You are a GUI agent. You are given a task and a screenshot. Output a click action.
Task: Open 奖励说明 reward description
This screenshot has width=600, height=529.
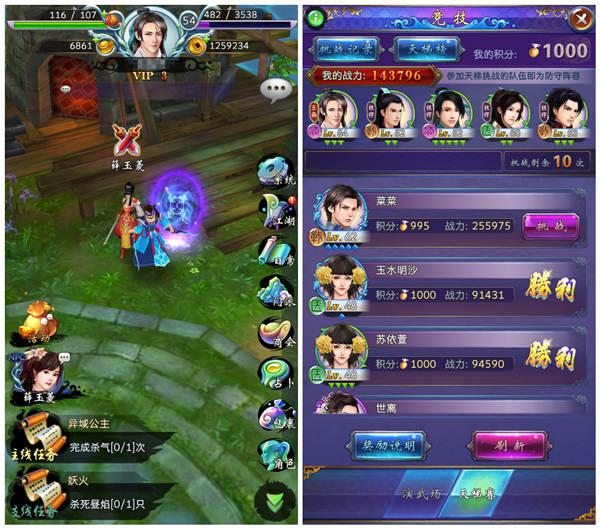point(389,445)
